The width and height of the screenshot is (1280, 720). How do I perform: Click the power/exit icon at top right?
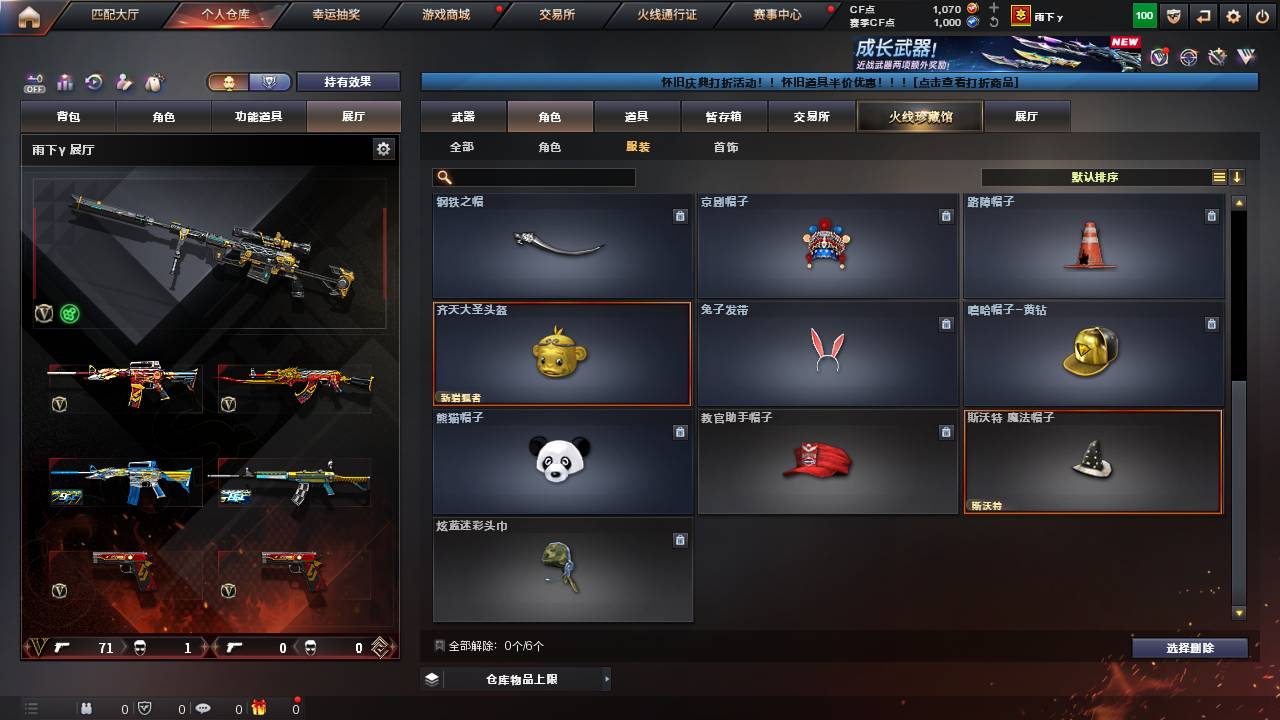[x=1264, y=16]
